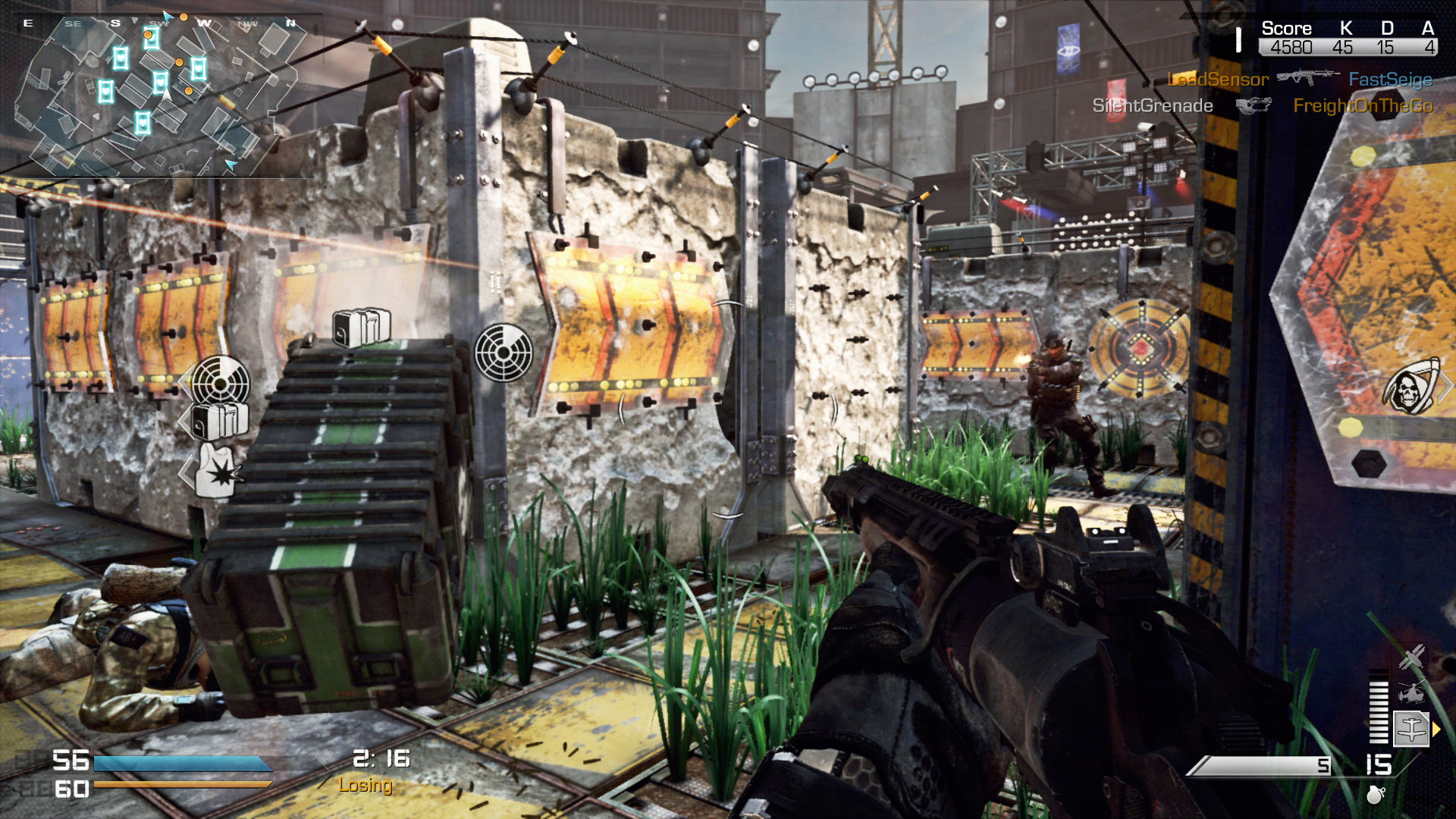Click the ballistic vest explosion icon
The height and width of the screenshot is (819, 1456).
point(215,472)
